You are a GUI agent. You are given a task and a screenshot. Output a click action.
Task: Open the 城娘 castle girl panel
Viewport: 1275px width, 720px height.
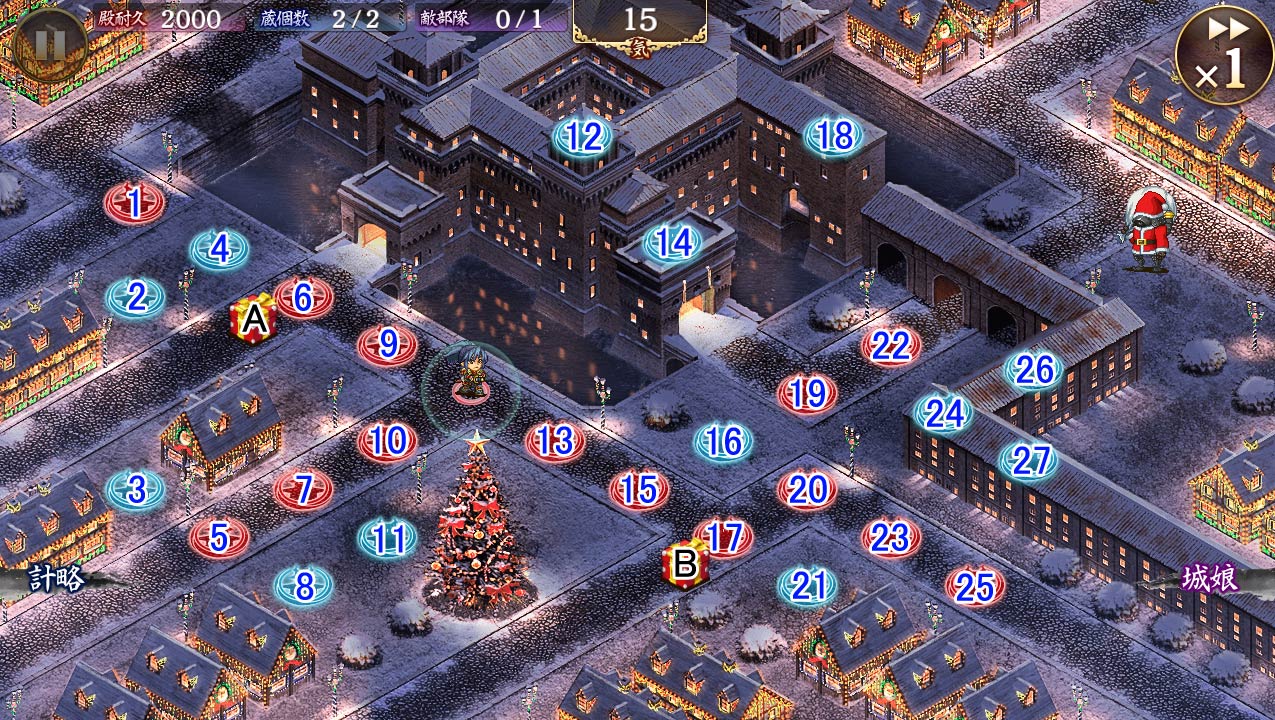(x=1210, y=578)
